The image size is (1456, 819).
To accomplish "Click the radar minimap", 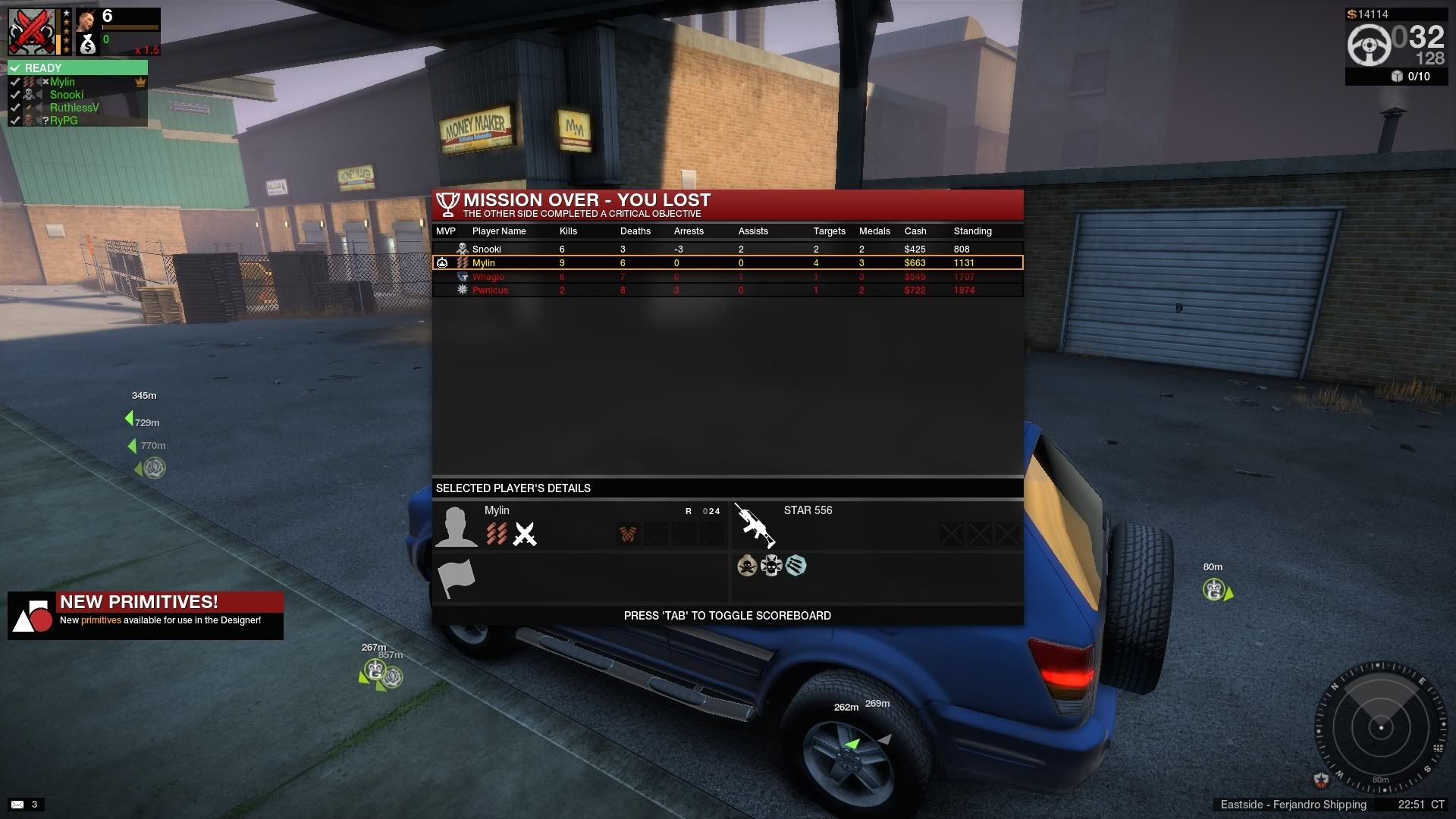I will click(1379, 728).
